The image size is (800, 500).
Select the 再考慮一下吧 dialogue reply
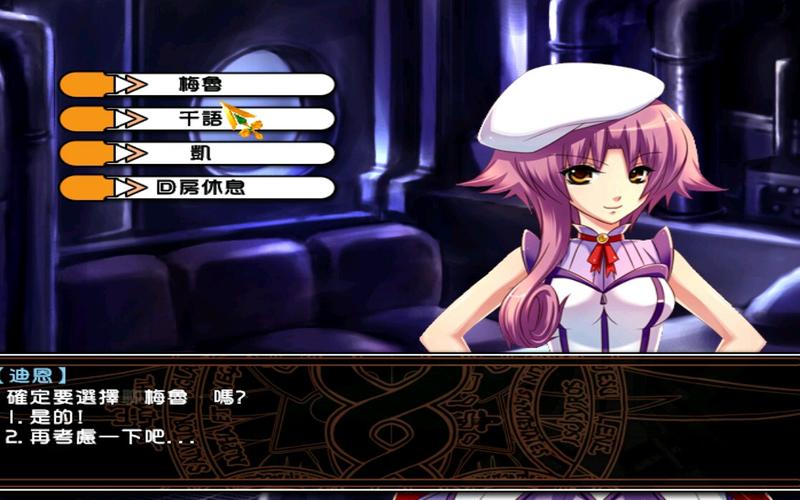click(100, 437)
